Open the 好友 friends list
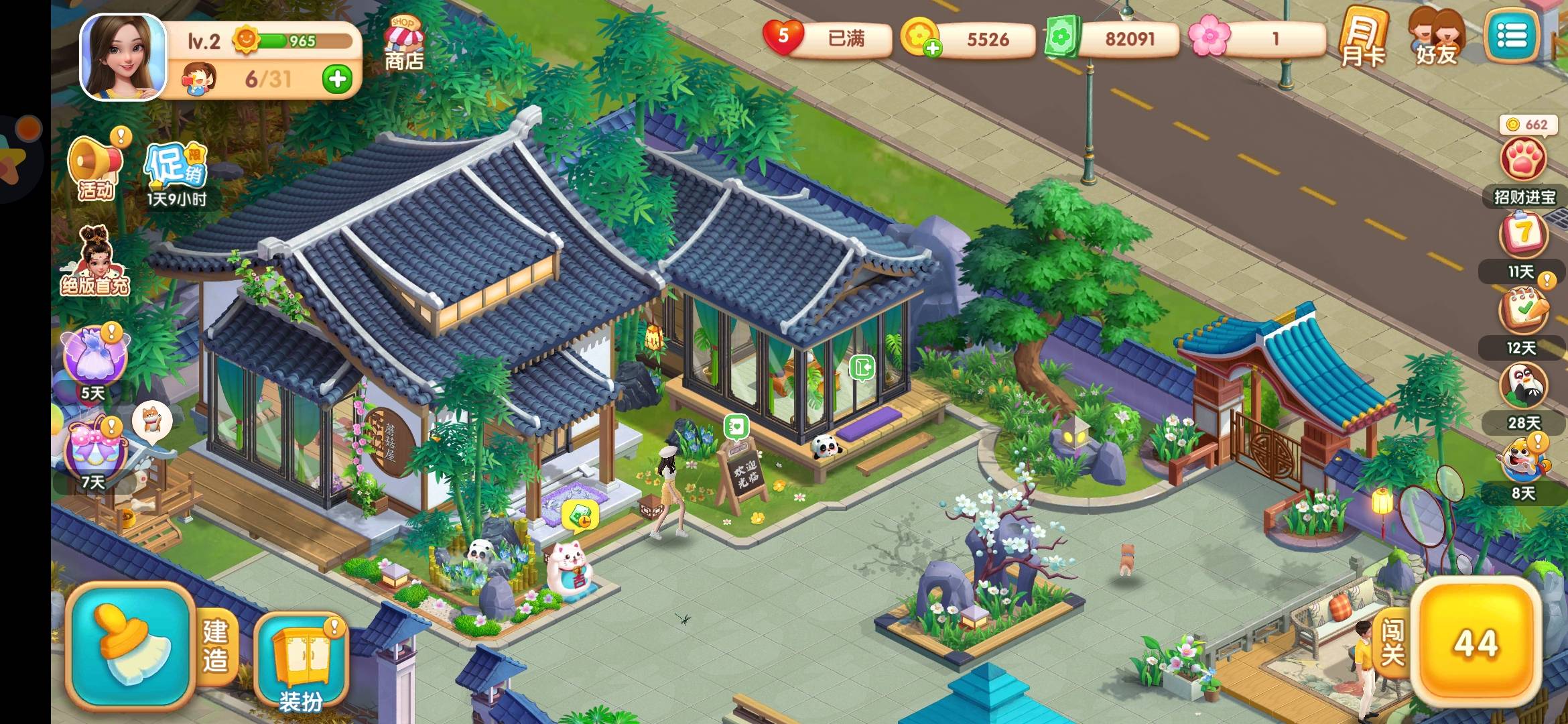Screen dimensions: 1568x724 click(1436, 39)
